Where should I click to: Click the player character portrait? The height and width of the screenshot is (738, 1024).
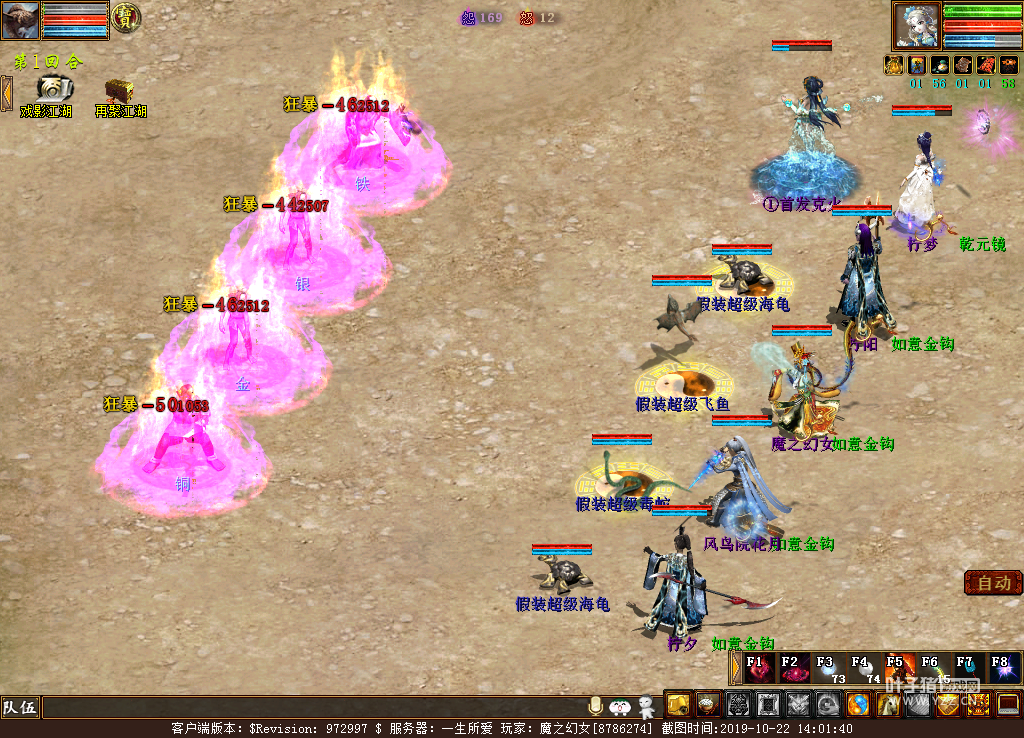(x=917, y=25)
